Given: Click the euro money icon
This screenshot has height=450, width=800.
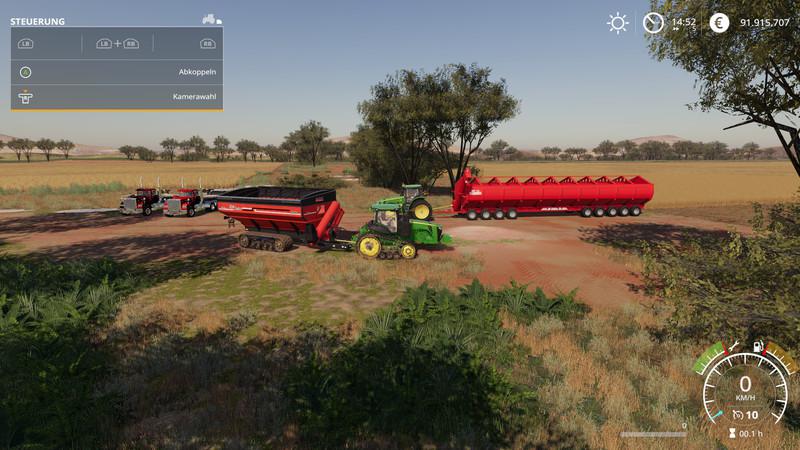Looking at the screenshot, I should click(719, 22).
